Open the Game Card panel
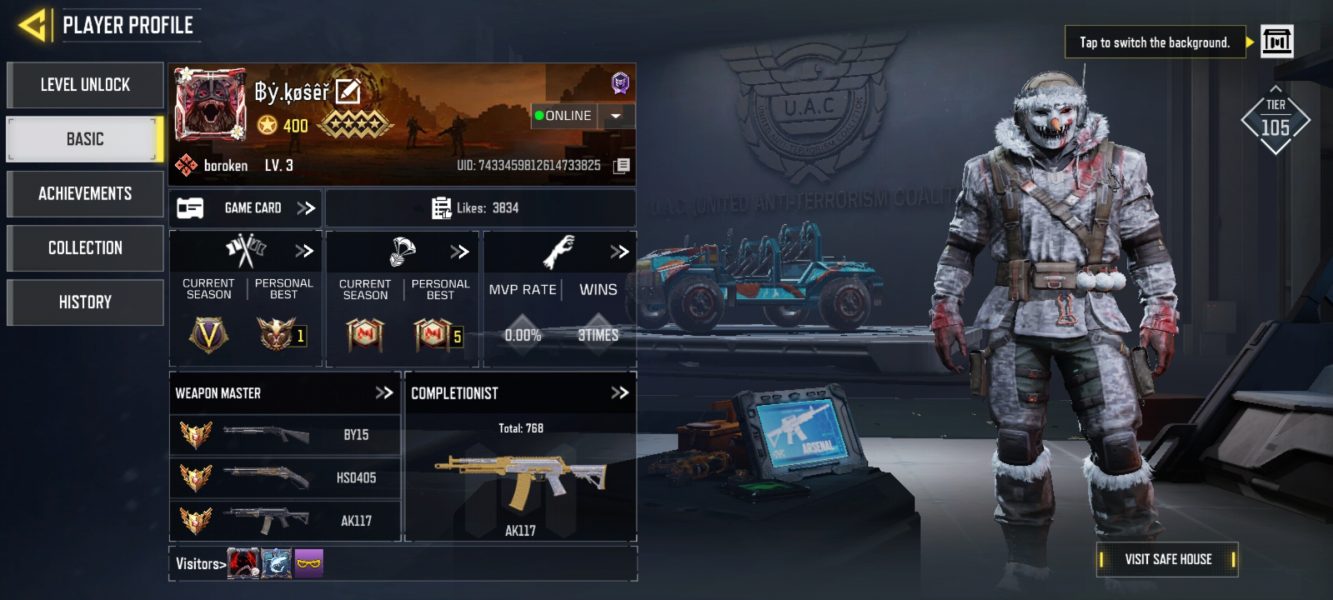Screen dimensions: 1333x600 coord(245,208)
